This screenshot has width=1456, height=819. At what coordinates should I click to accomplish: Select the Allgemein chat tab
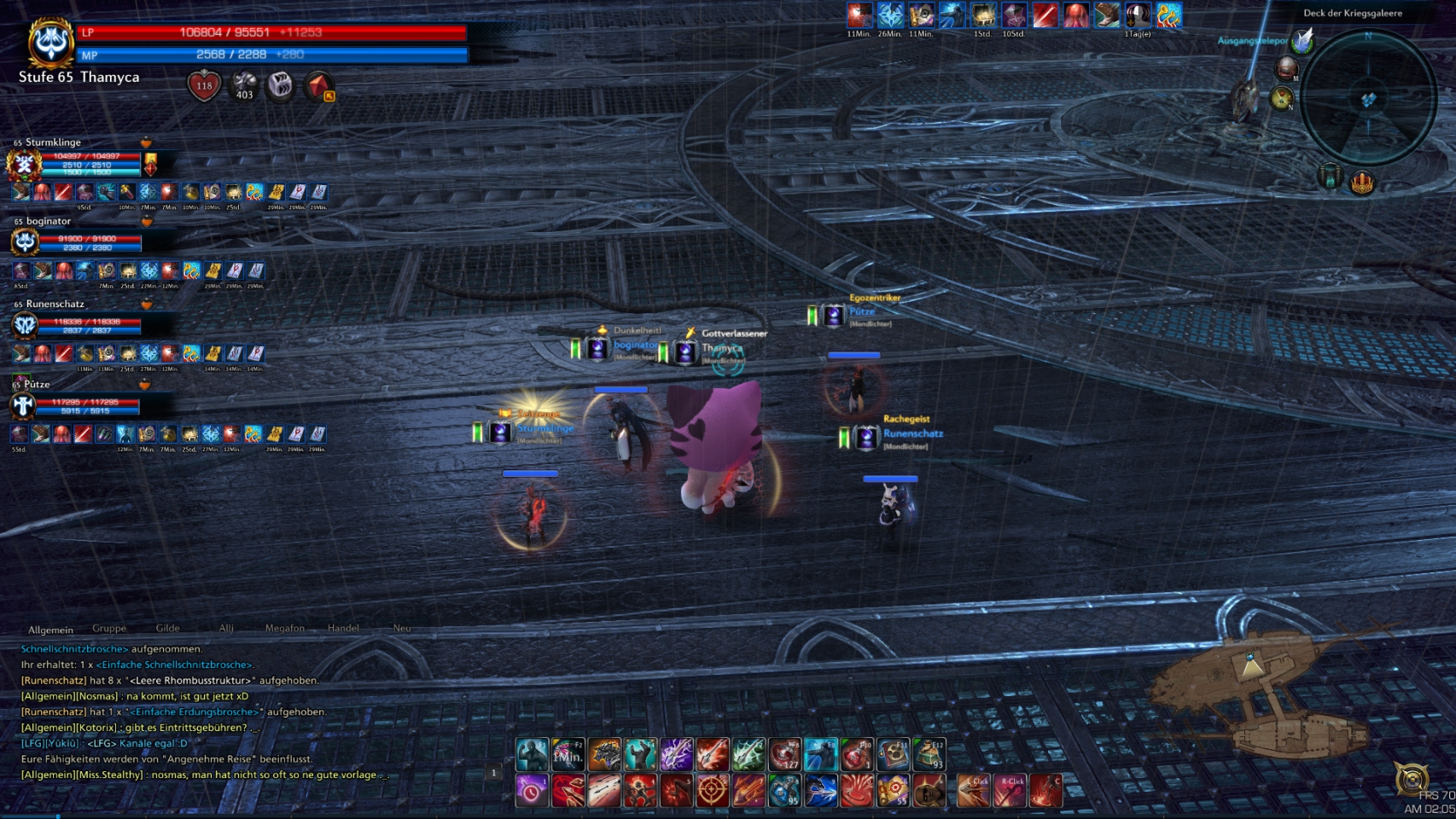click(50, 630)
